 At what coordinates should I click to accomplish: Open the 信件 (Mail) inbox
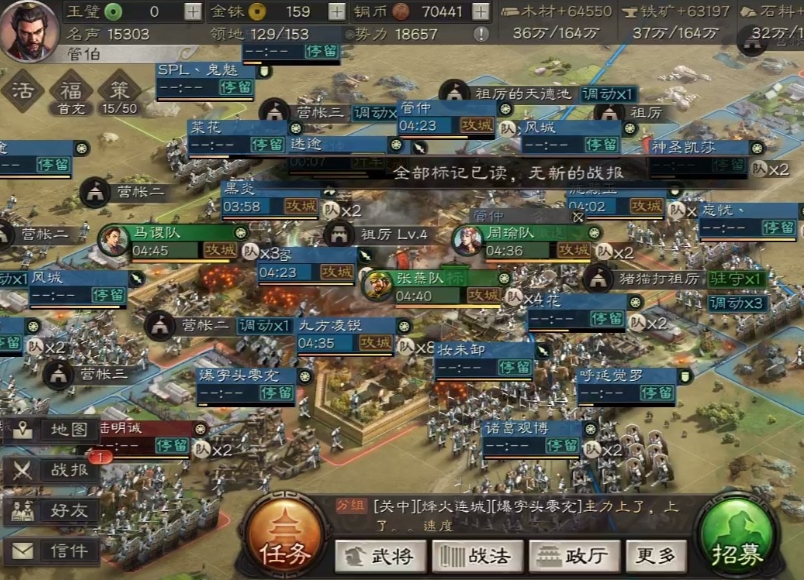tap(52, 550)
